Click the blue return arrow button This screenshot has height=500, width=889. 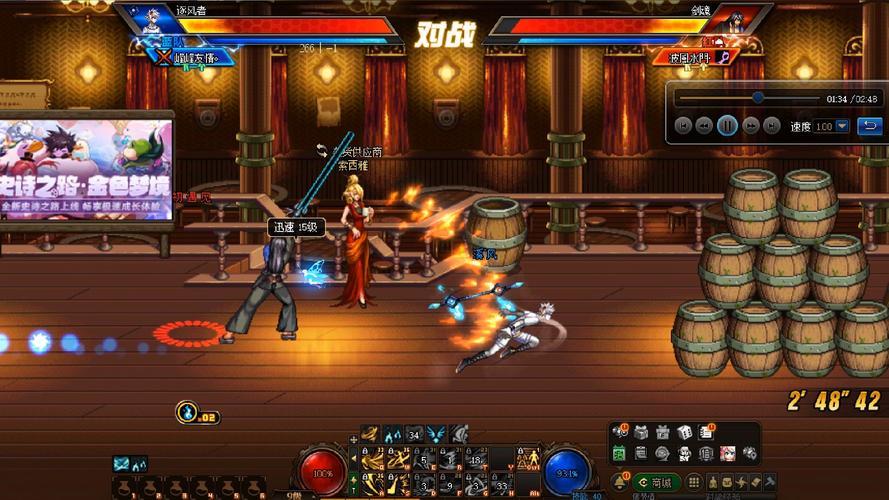pos(870,126)
